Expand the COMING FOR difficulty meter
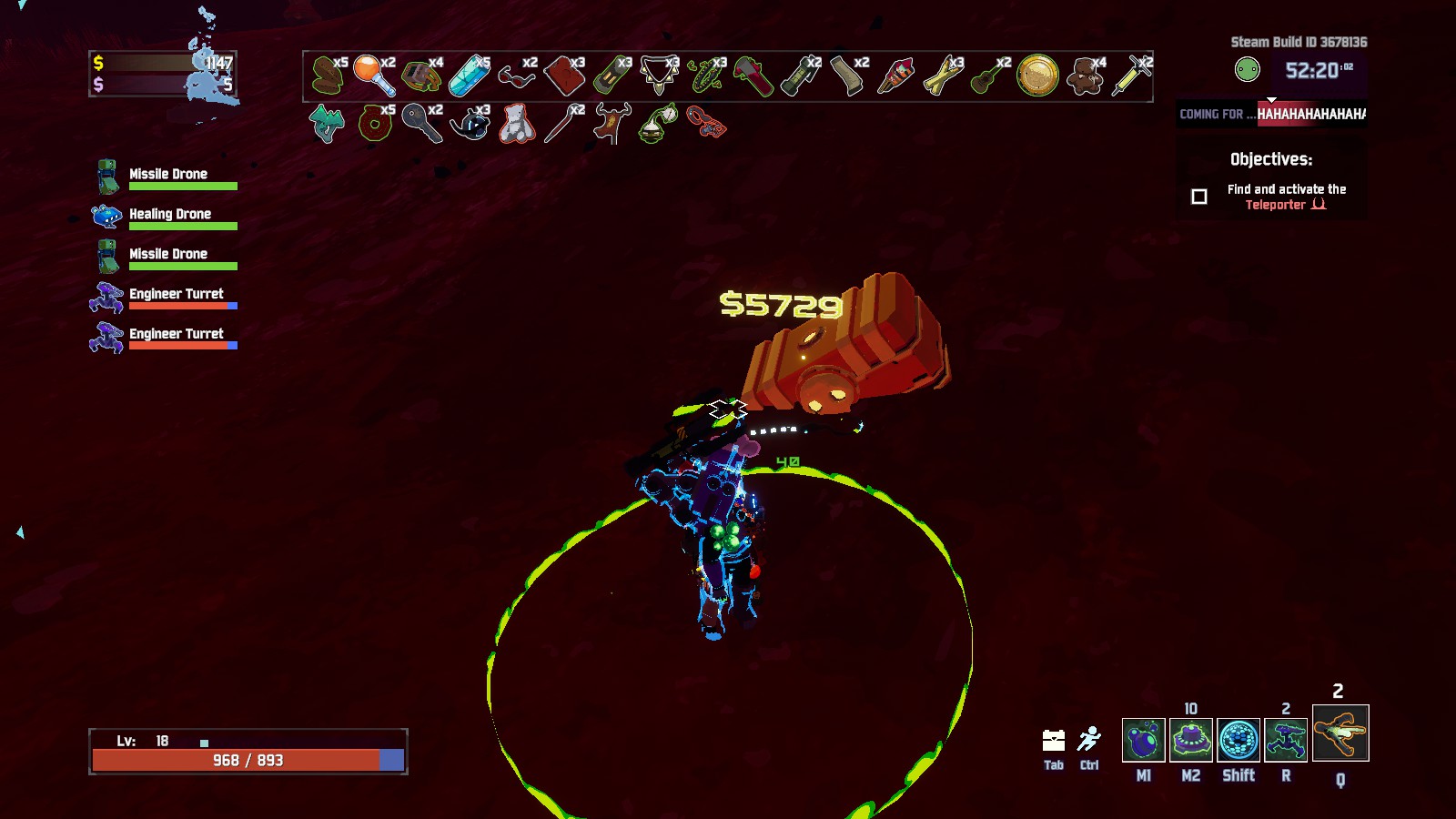This screenshot has height=819, width=1456. [1269, 114]
